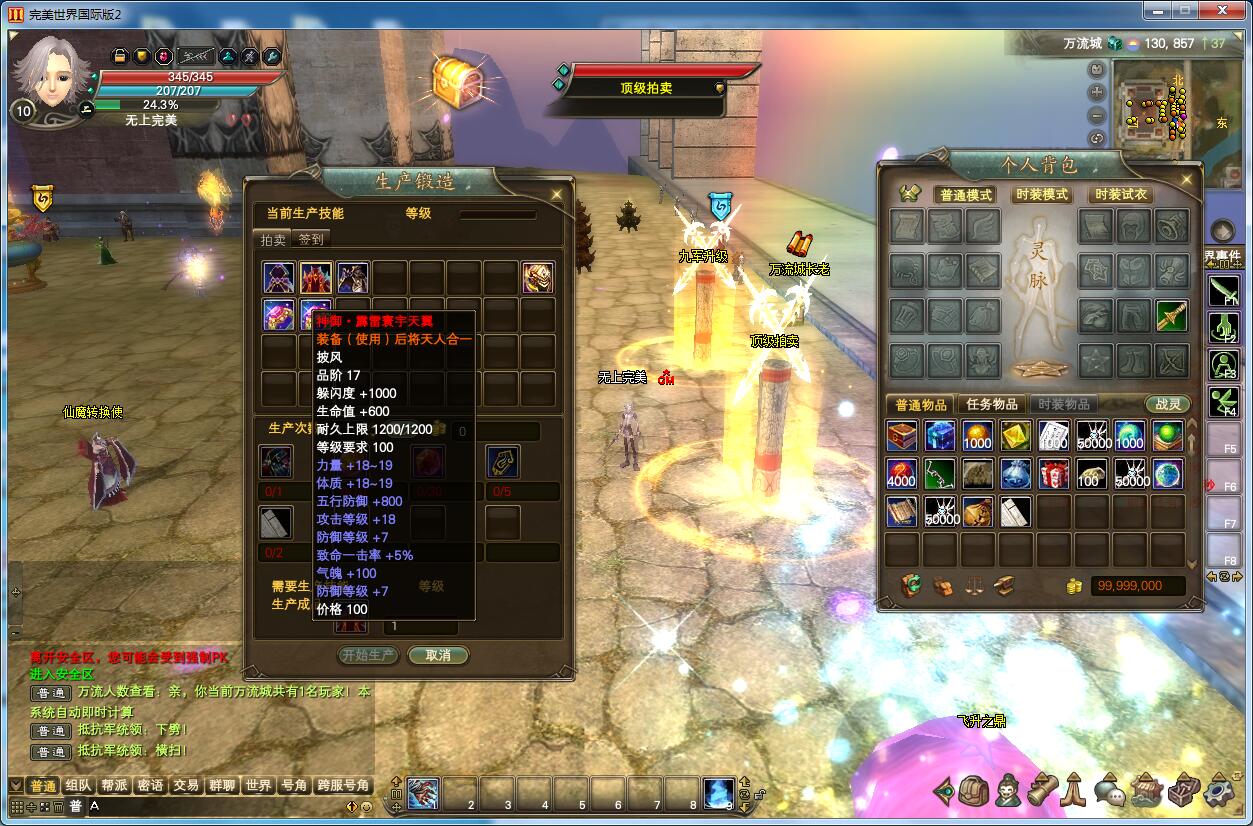Open the 战灵 battle spirit button

[1168, 404]
